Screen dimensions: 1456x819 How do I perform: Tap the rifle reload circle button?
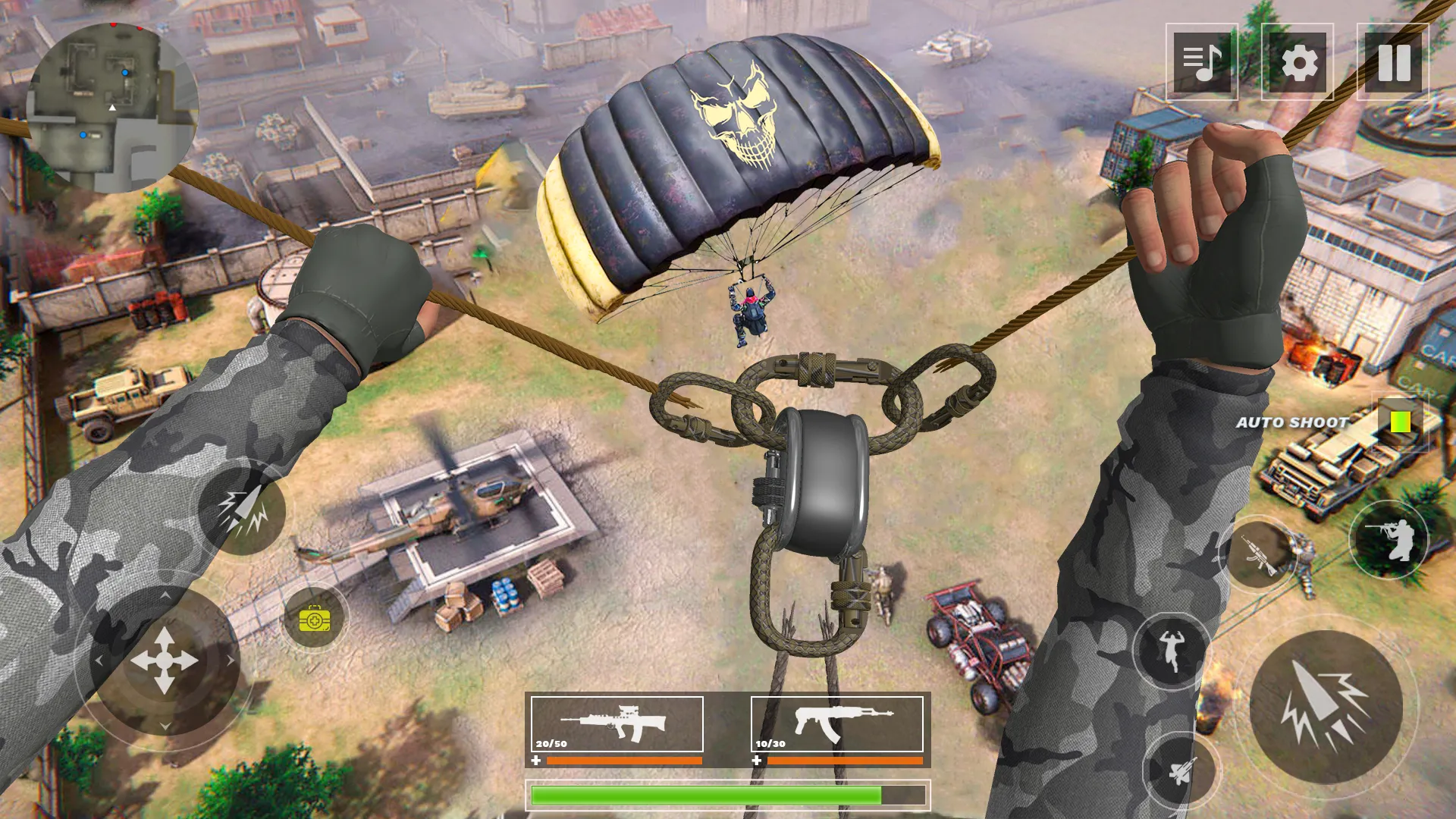[x=1259, y=554]
